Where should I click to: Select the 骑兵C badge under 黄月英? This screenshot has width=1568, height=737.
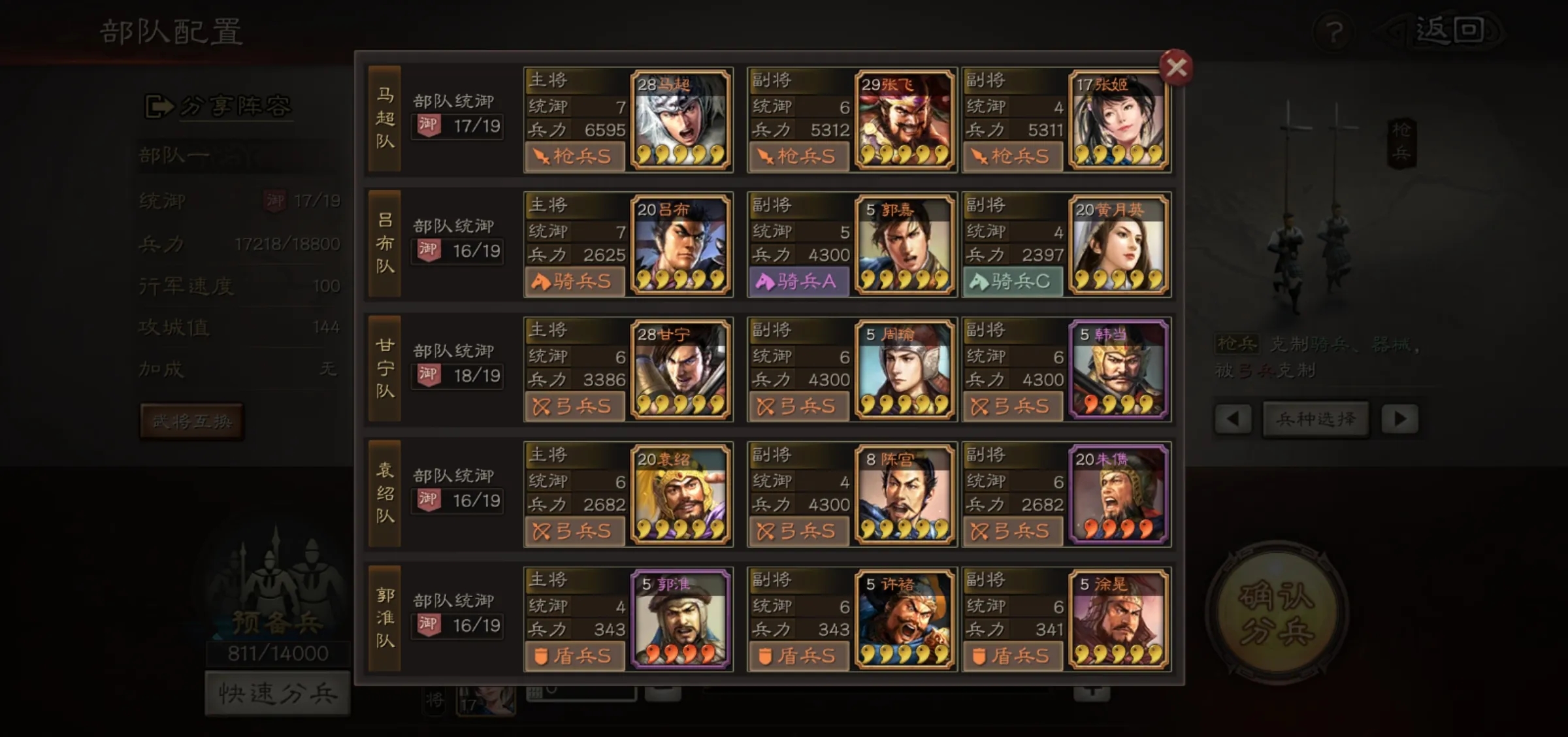click(1014, 282)
